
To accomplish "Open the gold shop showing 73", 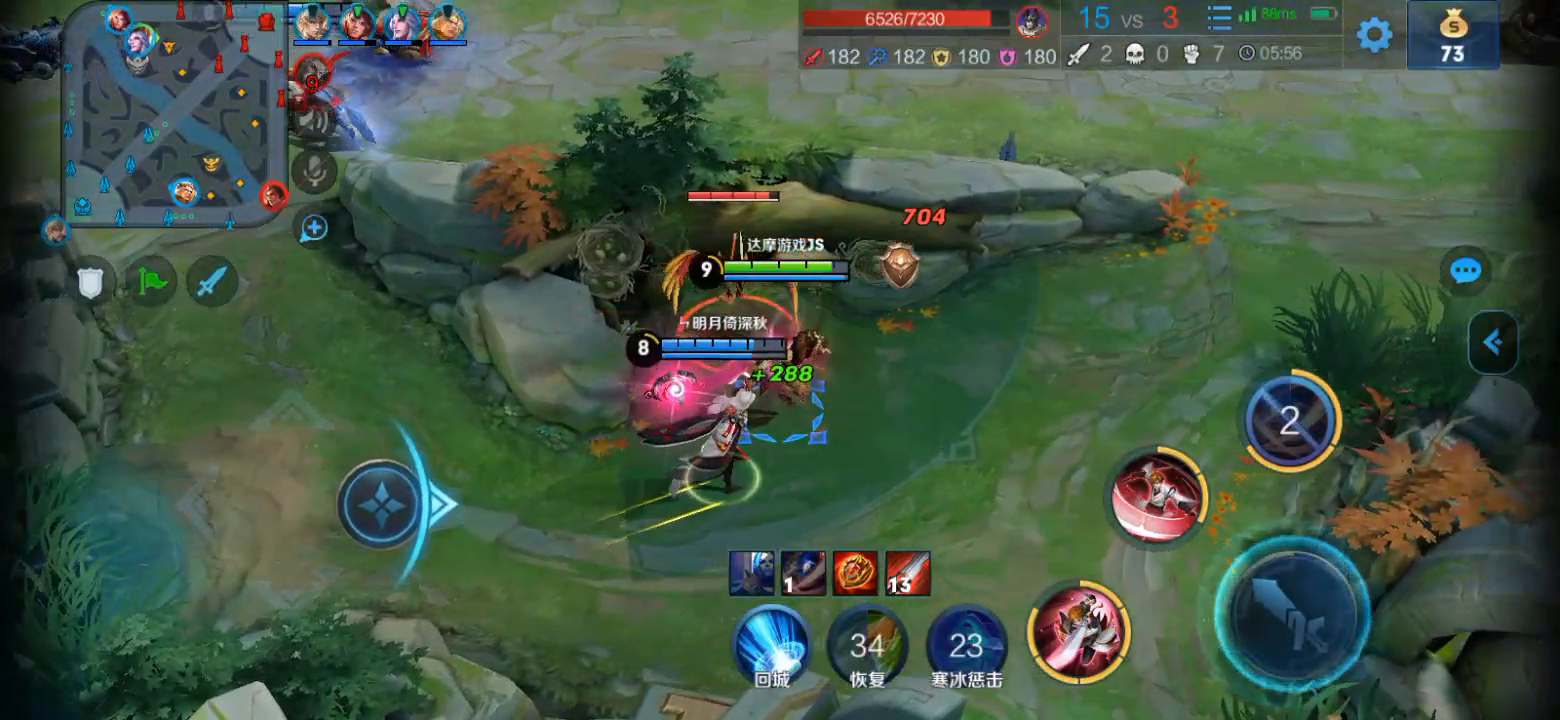I will tap(1452, 36).
